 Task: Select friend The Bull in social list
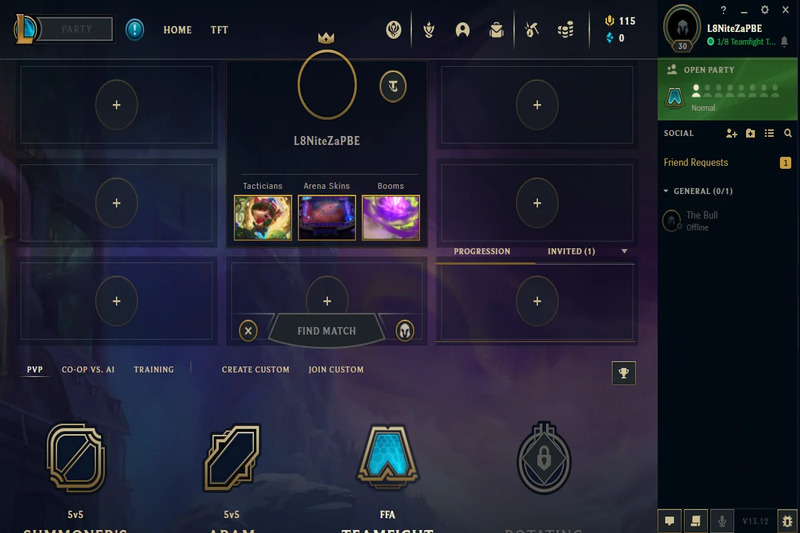point(701,220)
